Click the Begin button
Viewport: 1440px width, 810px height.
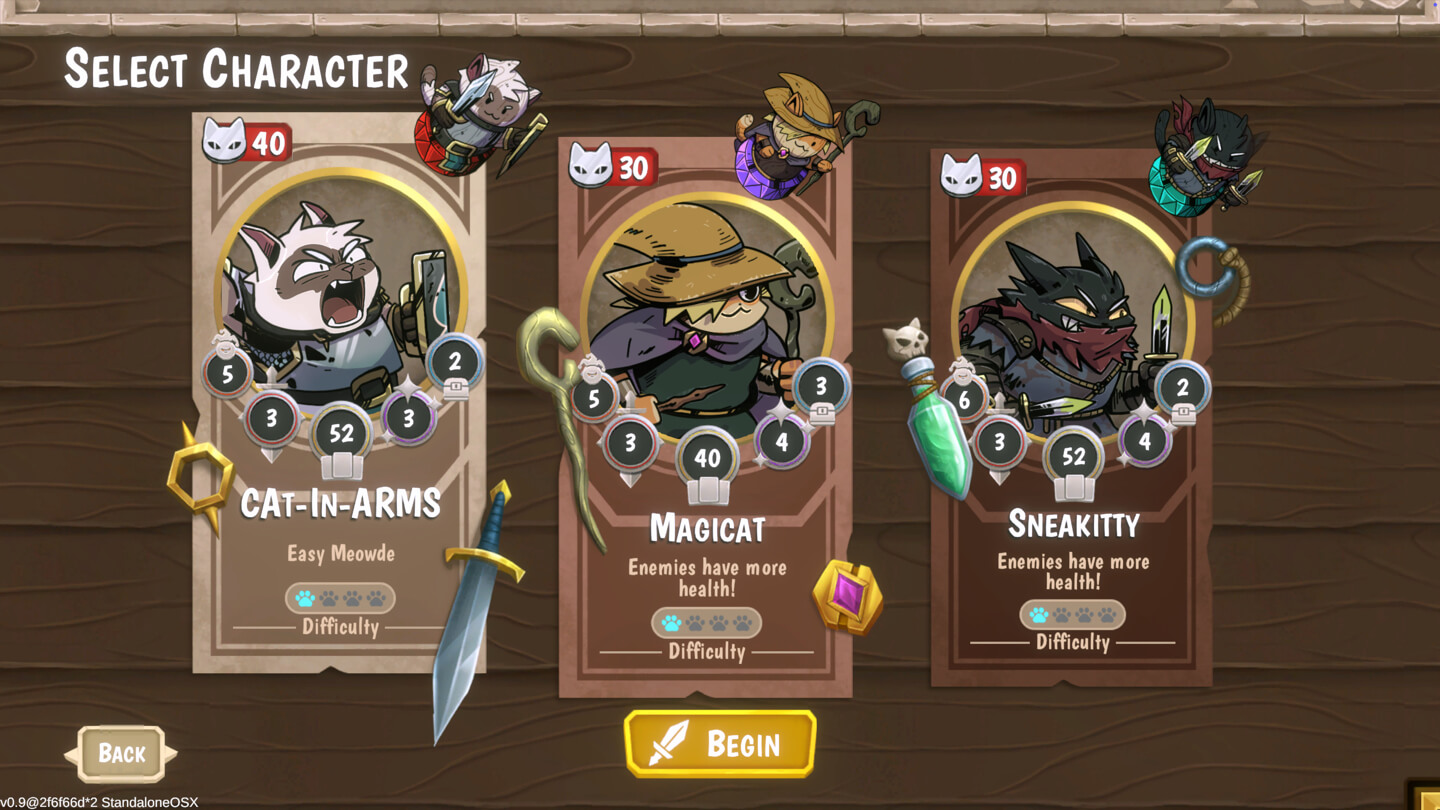click(720, 743)
